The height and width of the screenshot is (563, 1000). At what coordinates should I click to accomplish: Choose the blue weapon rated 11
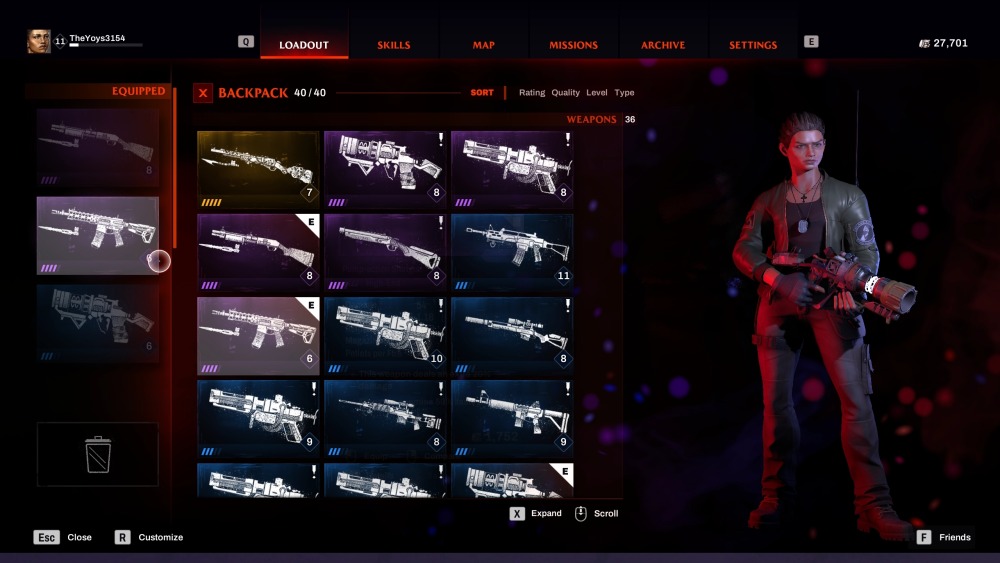512,252
